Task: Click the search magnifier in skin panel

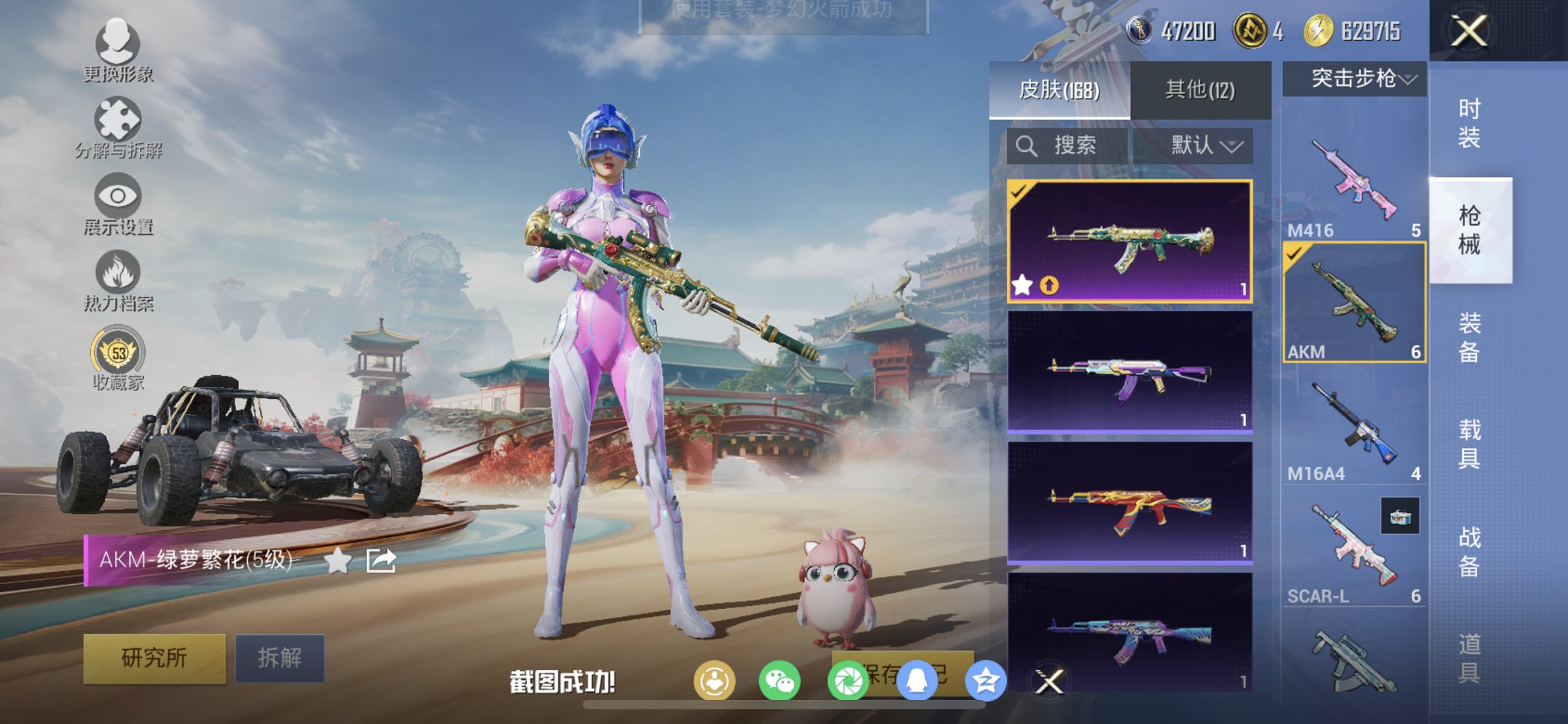Action: click(1028, 145)
